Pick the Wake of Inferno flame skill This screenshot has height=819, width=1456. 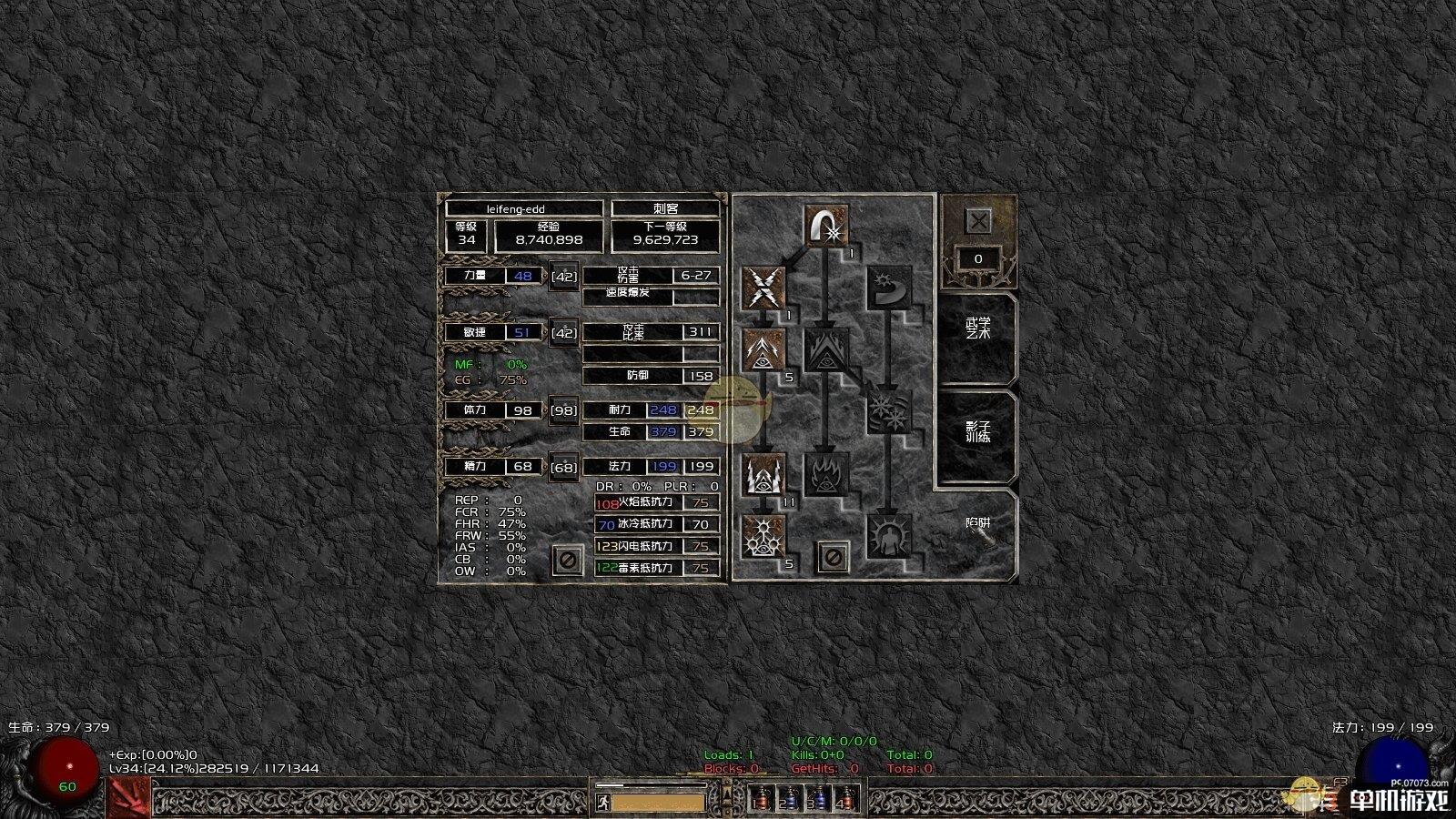826,474
